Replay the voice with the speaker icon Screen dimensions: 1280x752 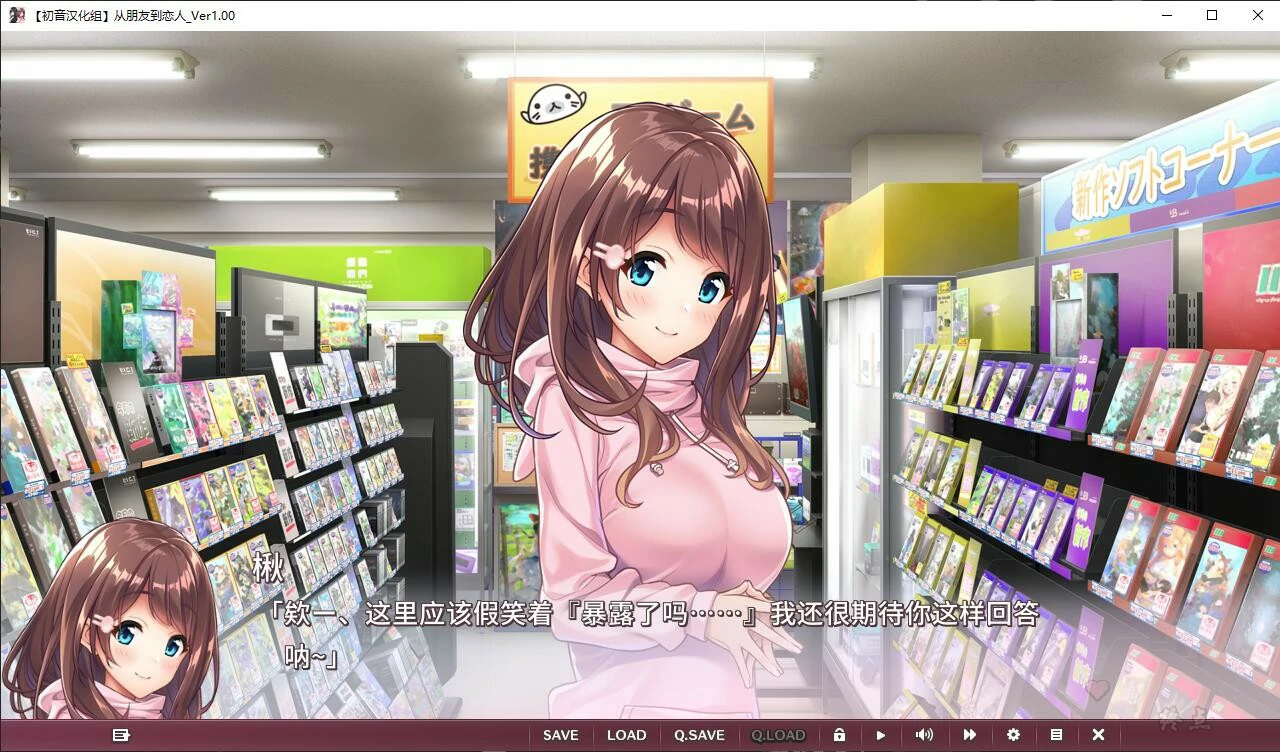tap(925, 735)
